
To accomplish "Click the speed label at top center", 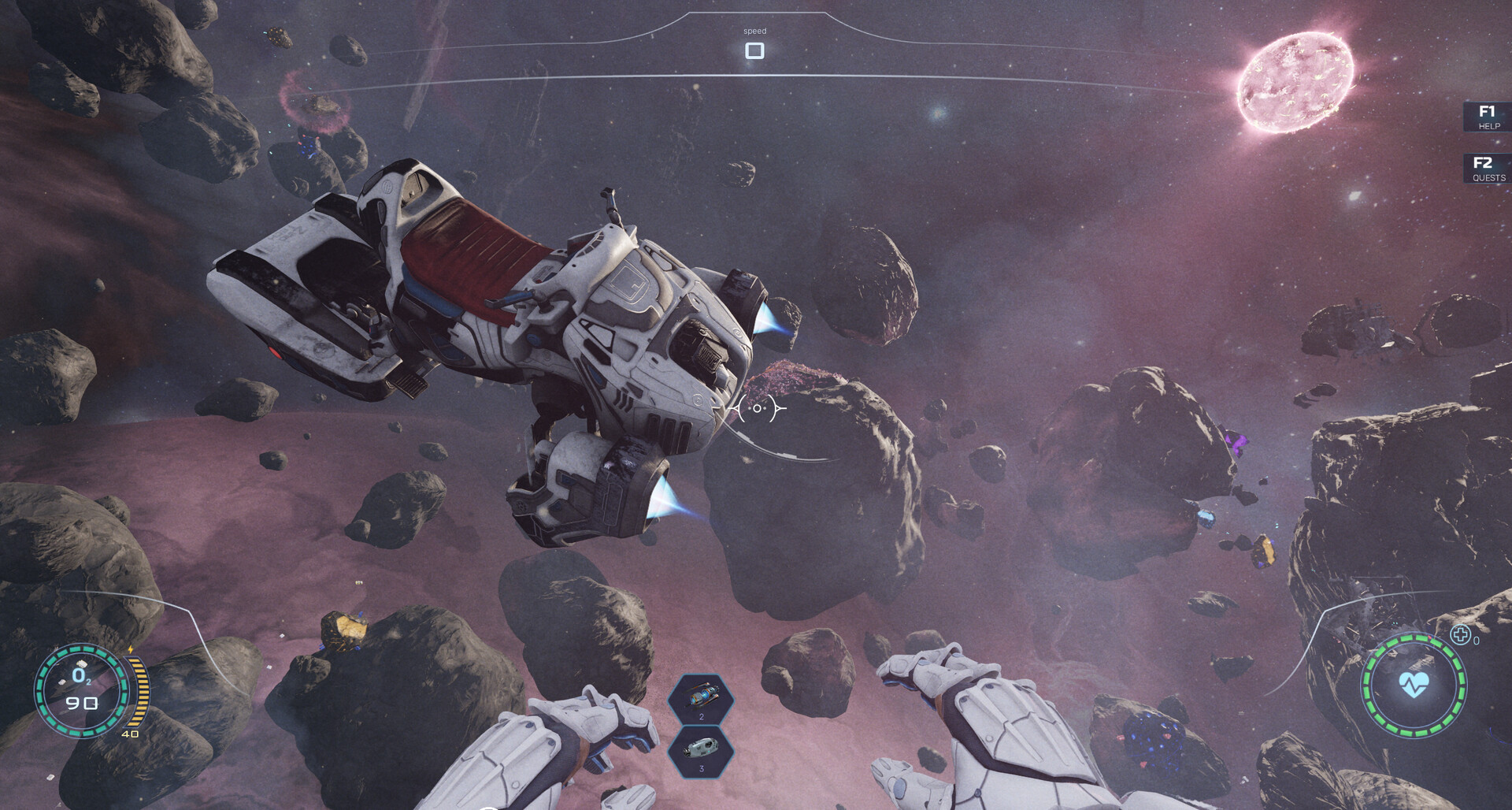I will pyautogui.click(x=755, y=30).
